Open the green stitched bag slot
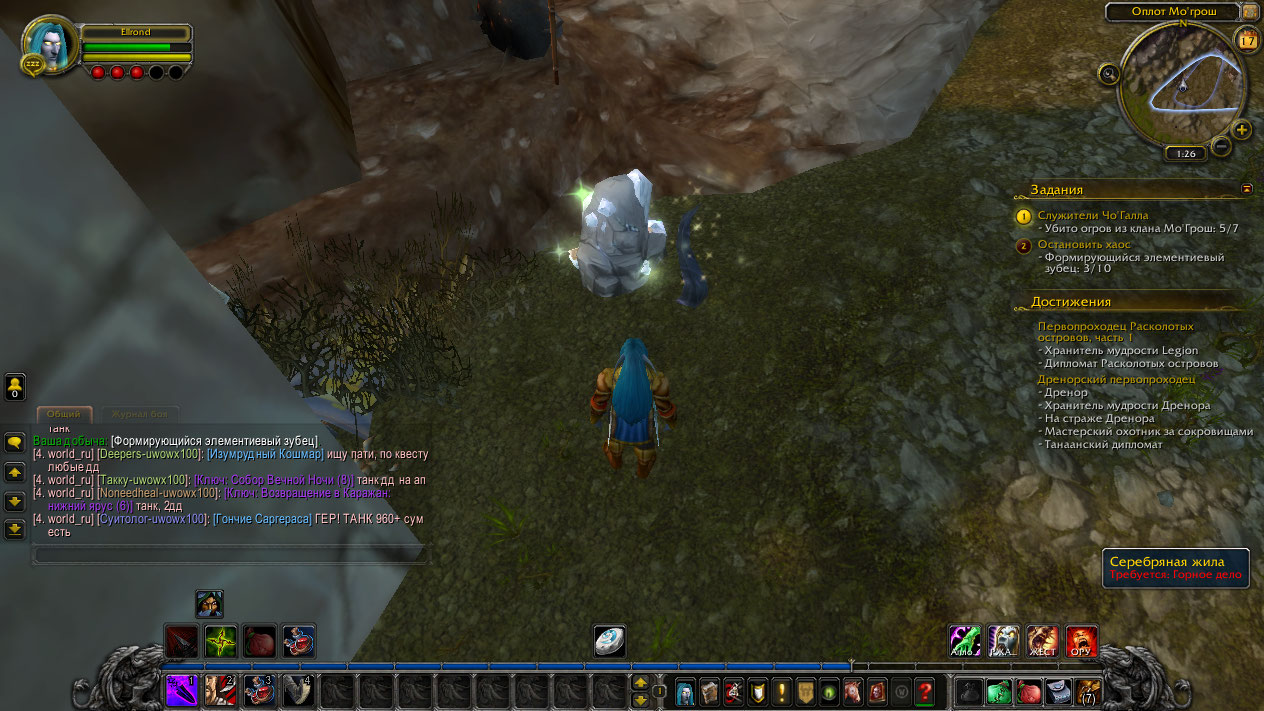The width and height of the screenshot is (1264, 711). click(999, 690)
